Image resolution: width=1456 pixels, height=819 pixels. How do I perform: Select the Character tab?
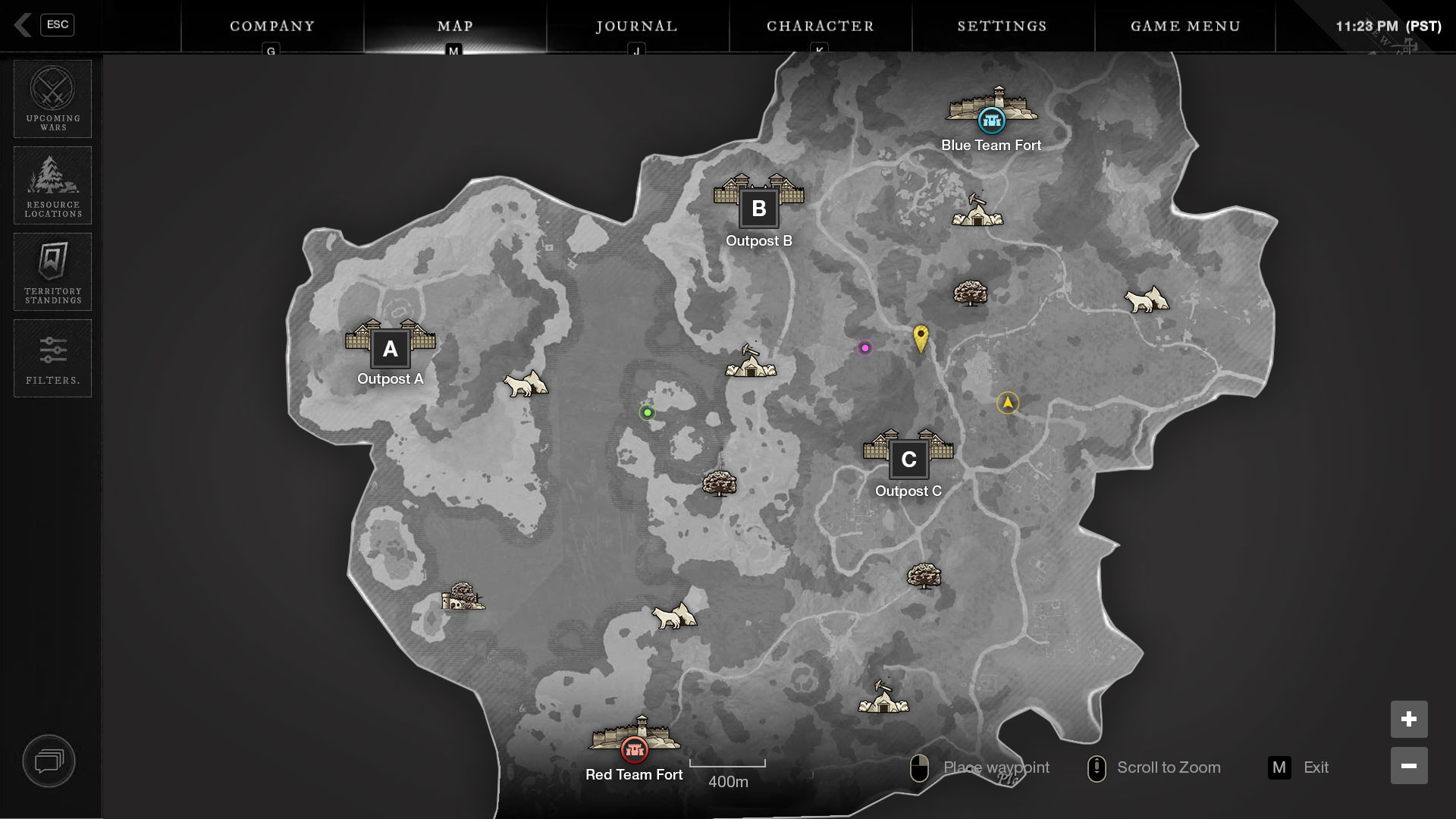tap(820, 26)
